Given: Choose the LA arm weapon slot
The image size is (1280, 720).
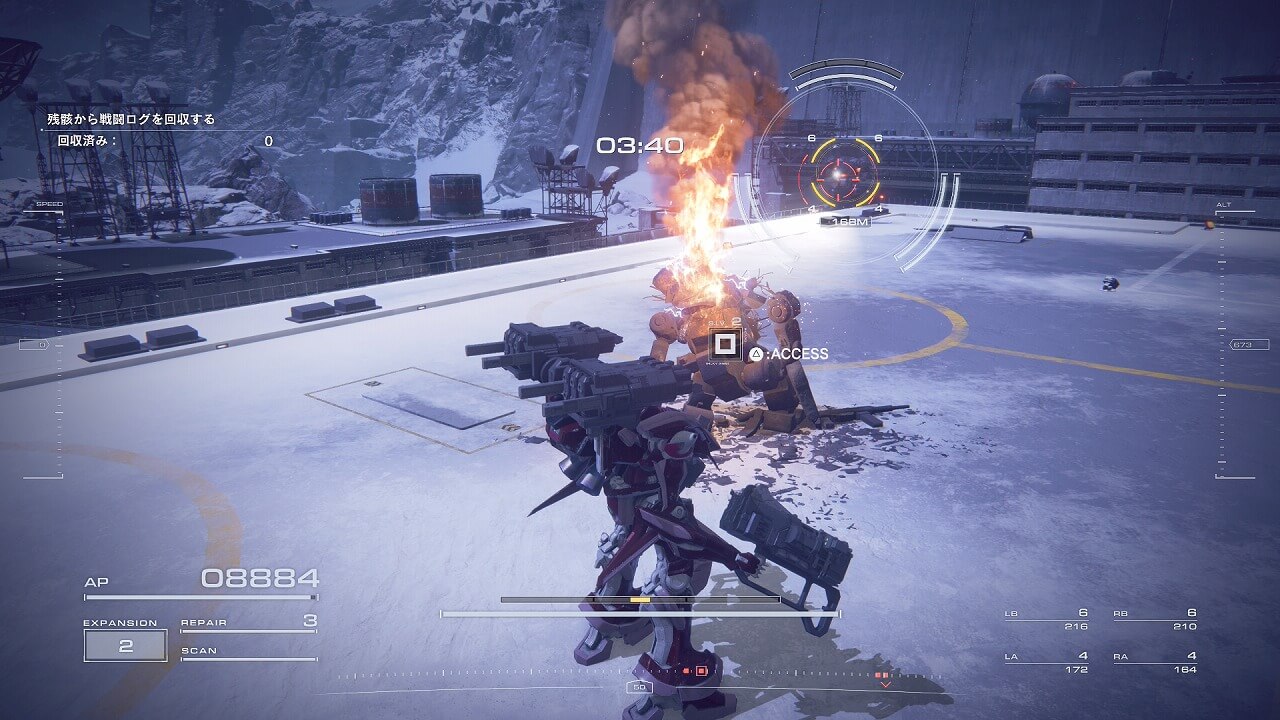Looking at the screenshot, I should coord(1047,662).
